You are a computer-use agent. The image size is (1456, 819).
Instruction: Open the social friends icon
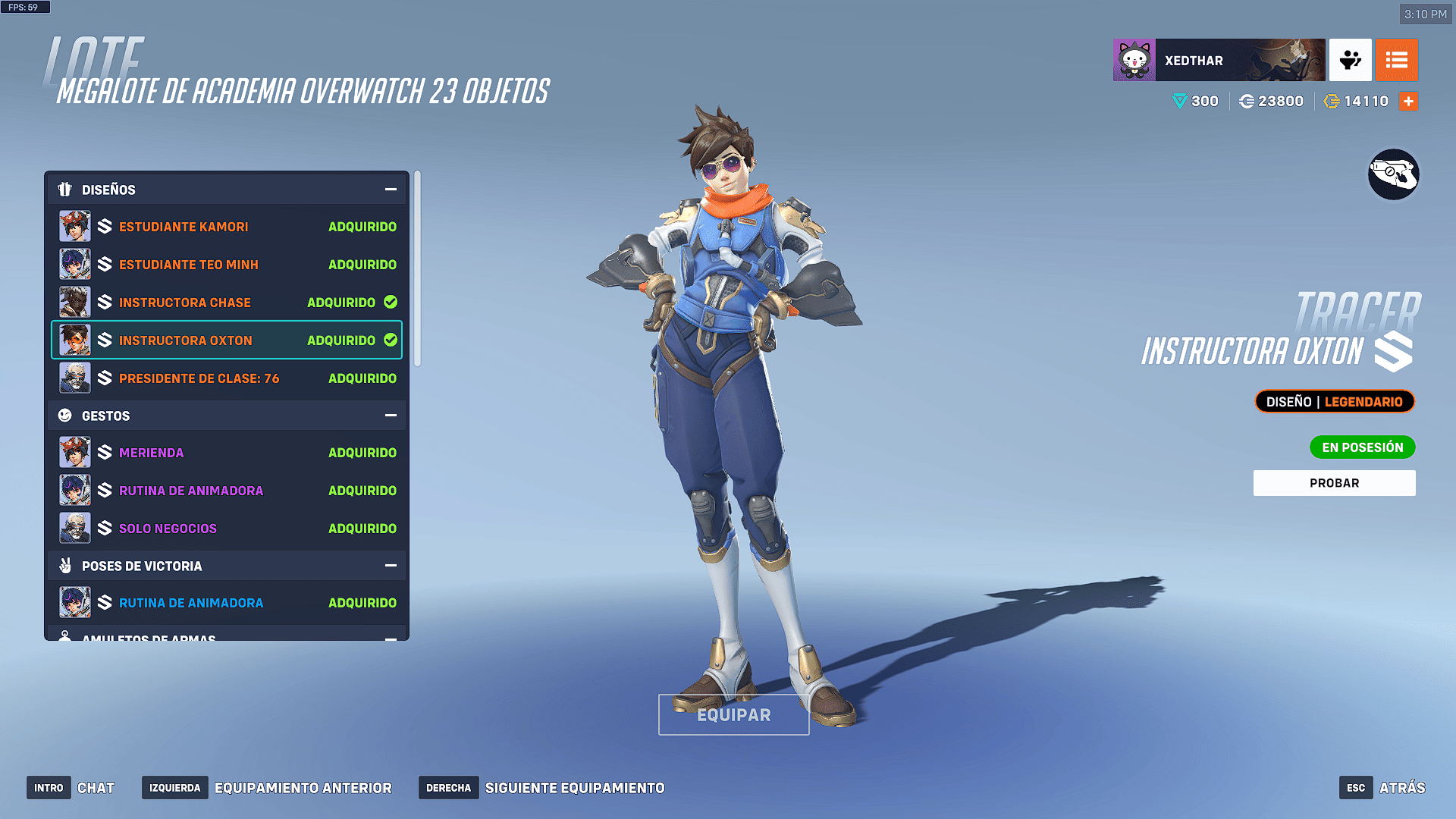click(1350, 60)
